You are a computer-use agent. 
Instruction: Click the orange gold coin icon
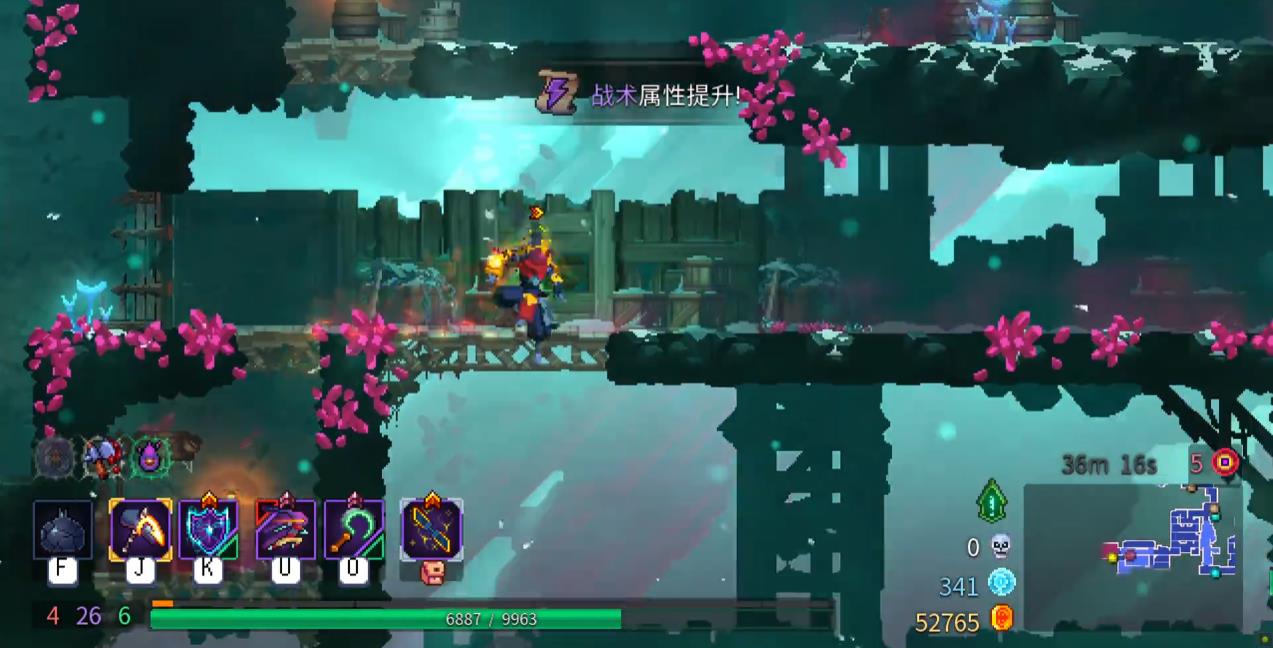[x=1002, y=620]
